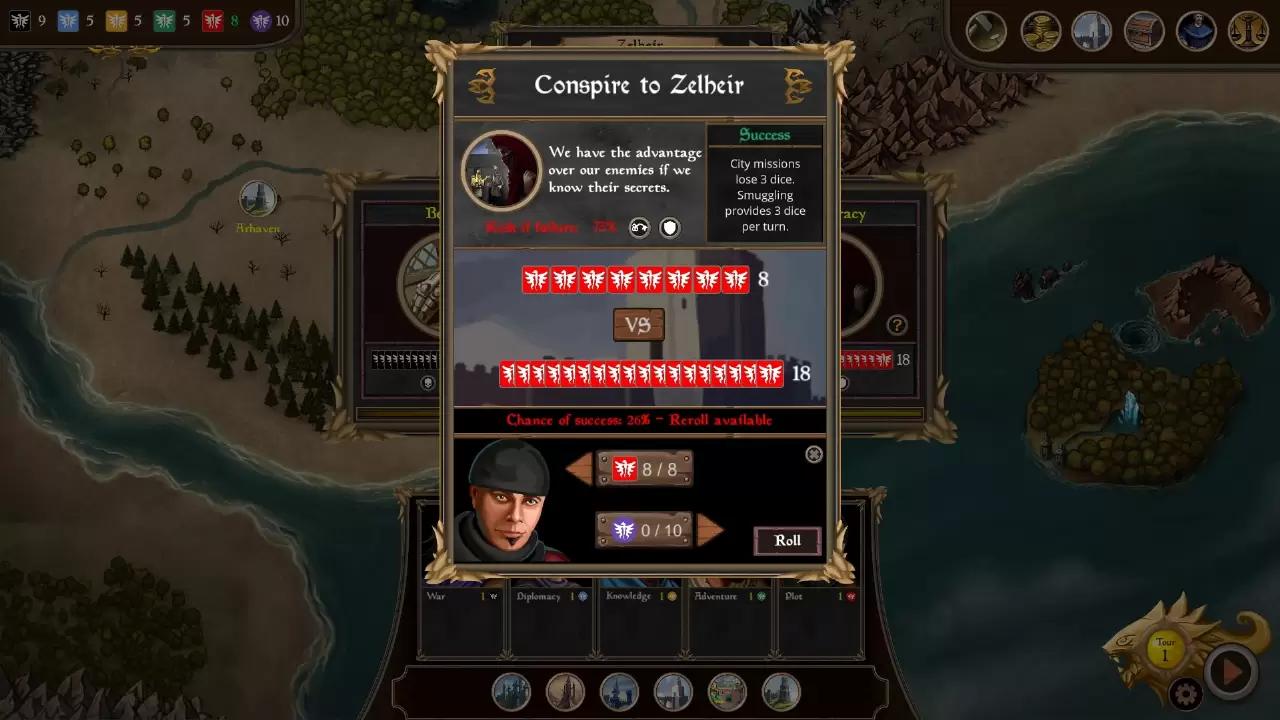
Task: Increase purple dice with right arrow
Action: click(x=710, y=530)
